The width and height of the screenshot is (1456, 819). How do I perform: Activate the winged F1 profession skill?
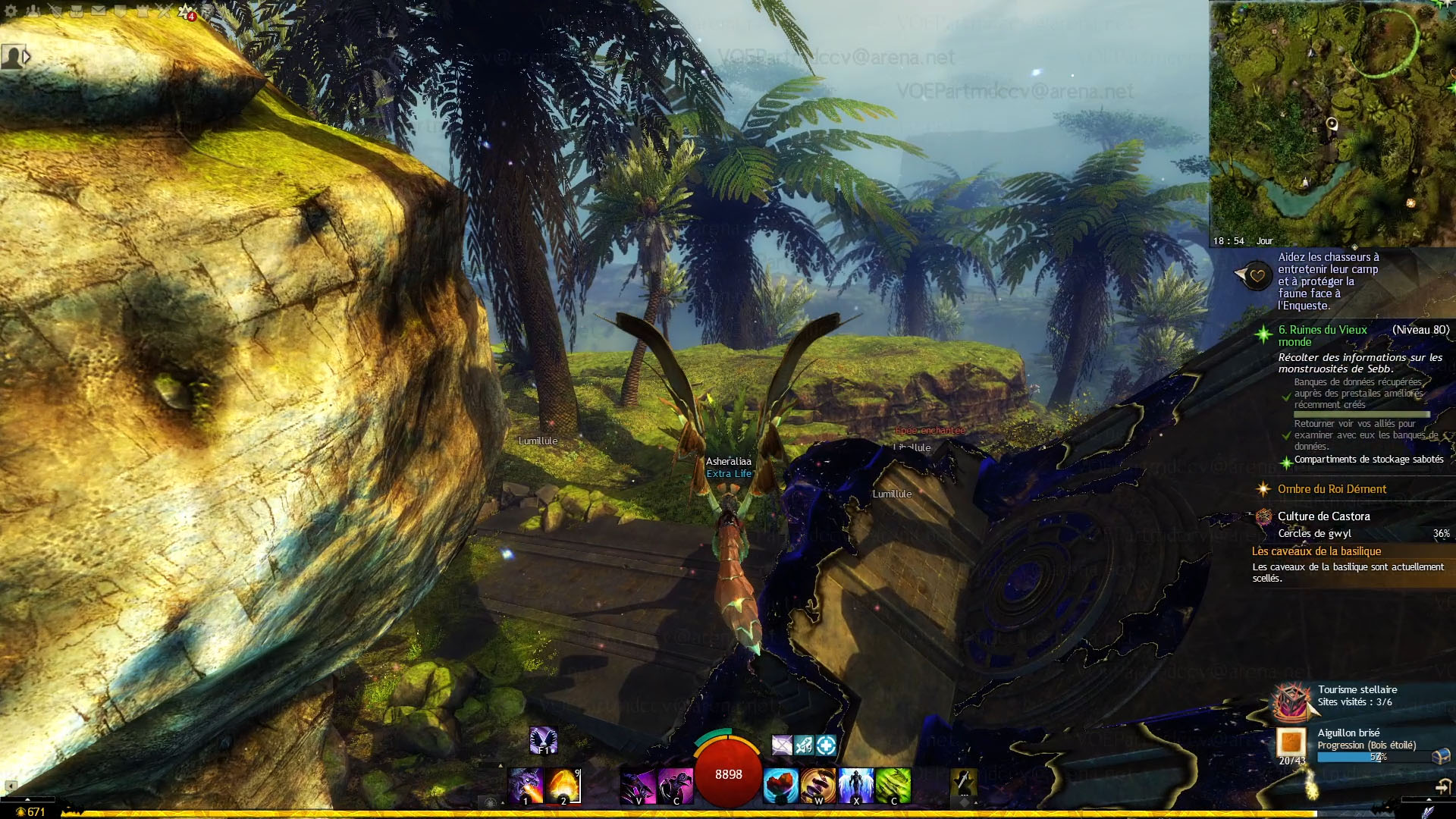pos(543,740)
